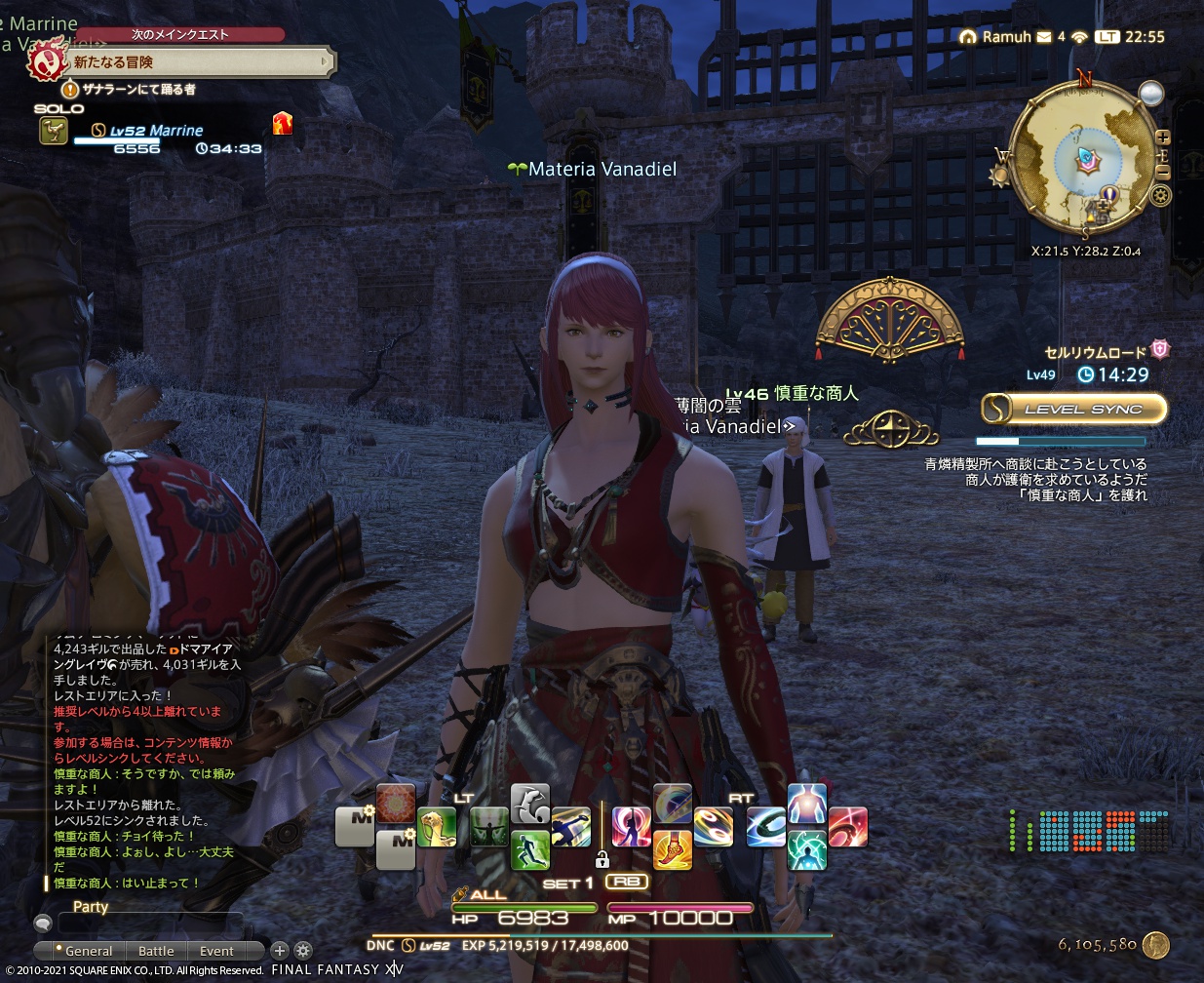The height and width of the screenshot is (983, 1204).
Task: Select the SOLO chocobo party icon
Action: tap(53, 130)
